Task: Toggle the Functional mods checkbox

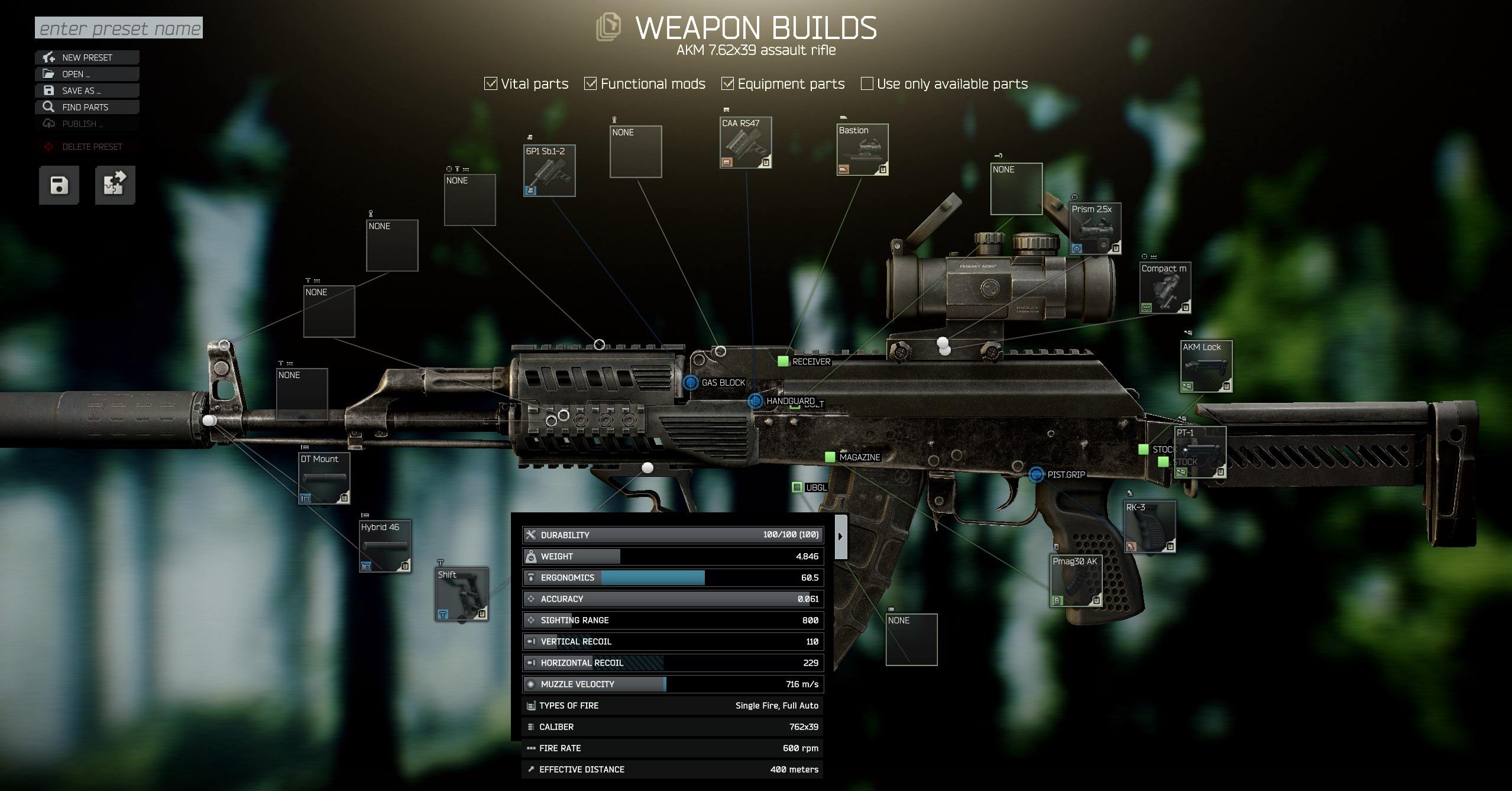Action: point(590,84)
